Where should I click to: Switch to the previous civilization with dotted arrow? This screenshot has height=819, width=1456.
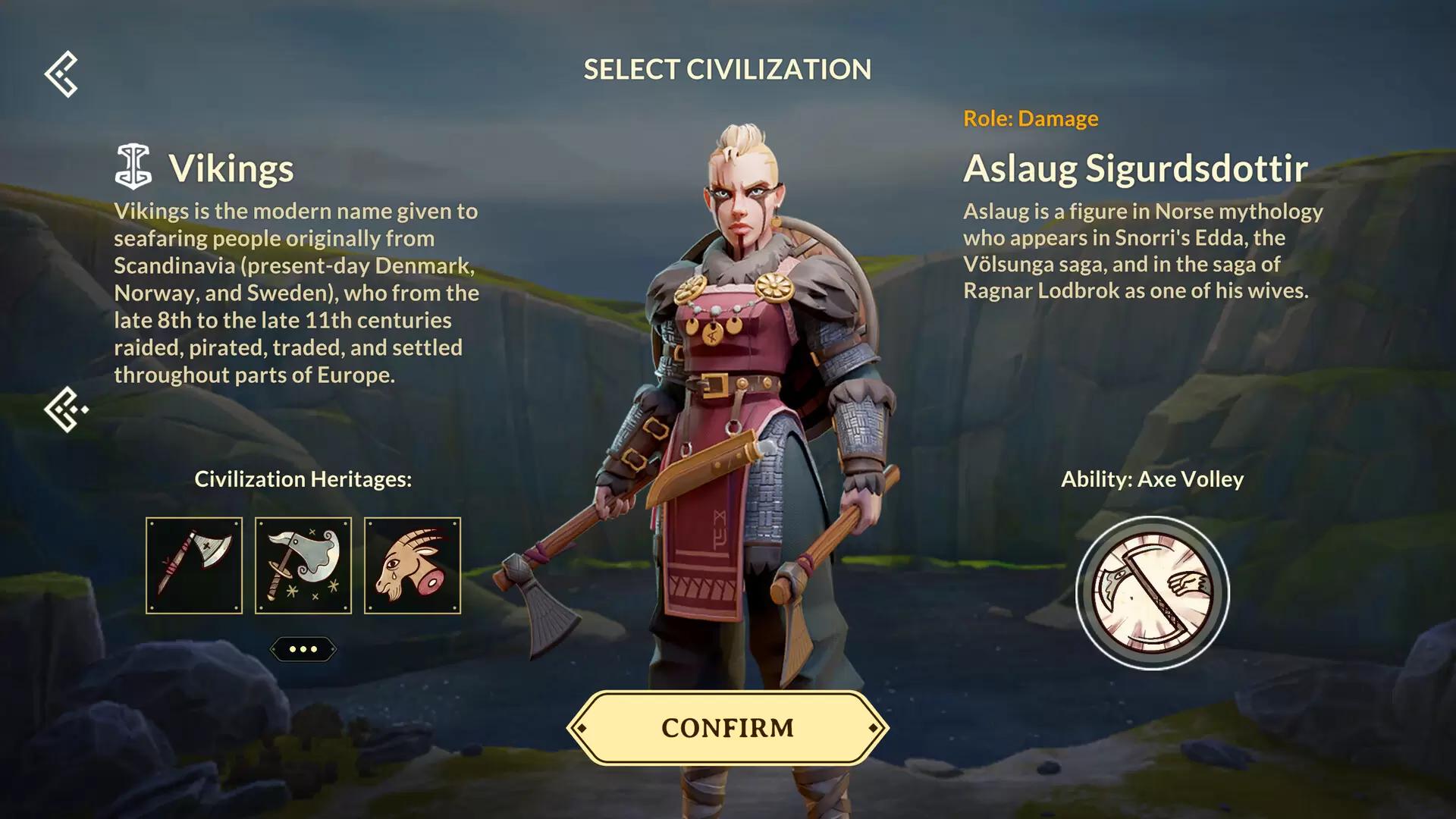click(65, 409)
